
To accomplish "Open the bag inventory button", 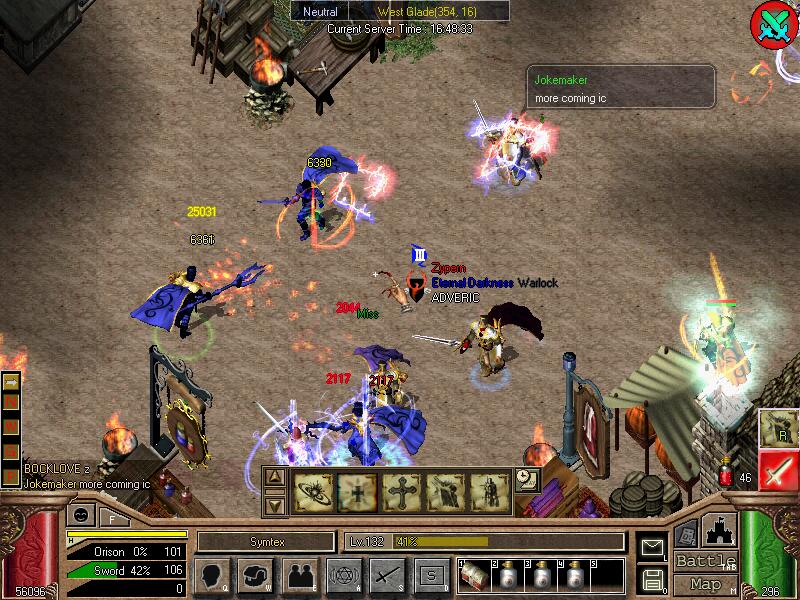I will tap(255, 576).
